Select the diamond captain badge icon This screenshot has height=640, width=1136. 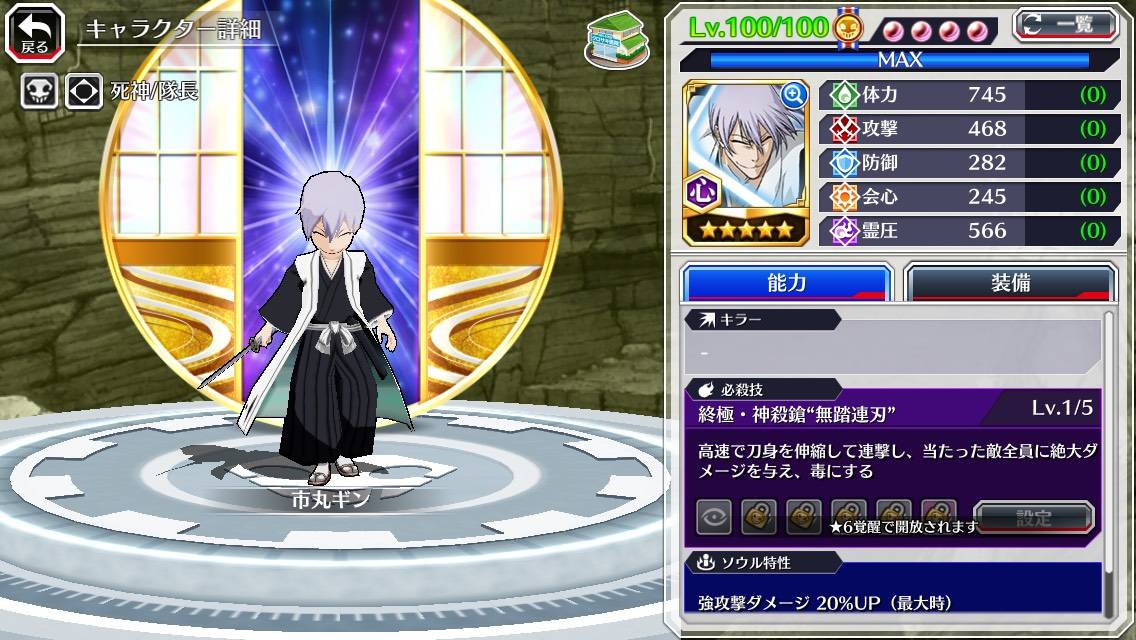tap(84, 92)
